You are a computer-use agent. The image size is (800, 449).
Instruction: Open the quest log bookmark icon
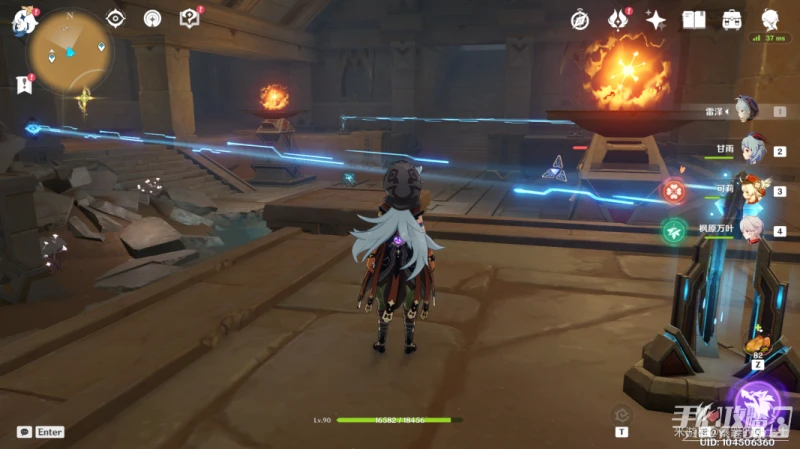click(x=24, y=85)
